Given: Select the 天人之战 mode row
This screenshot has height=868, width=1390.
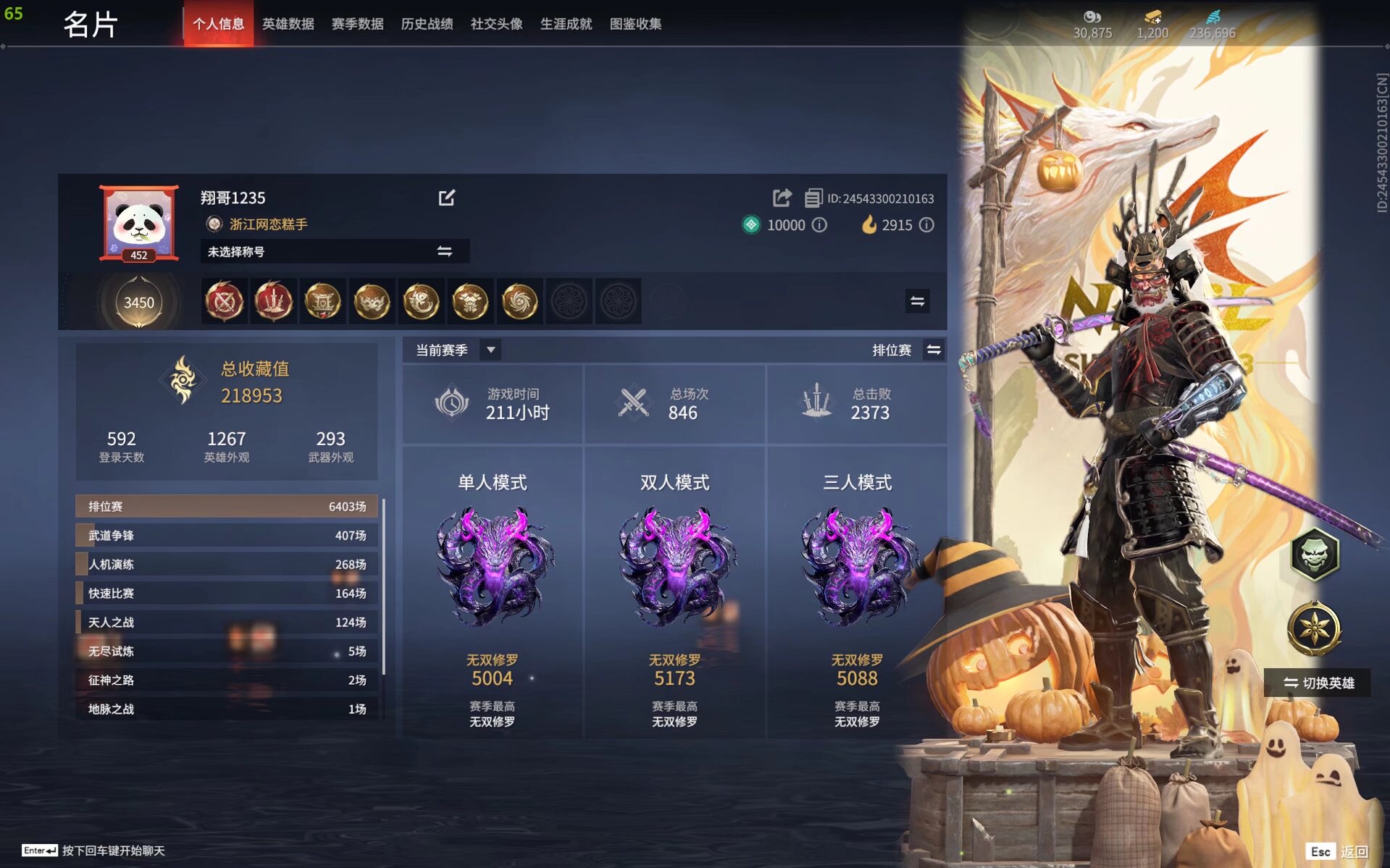Looking at the screenshot, I should point(227,623).
